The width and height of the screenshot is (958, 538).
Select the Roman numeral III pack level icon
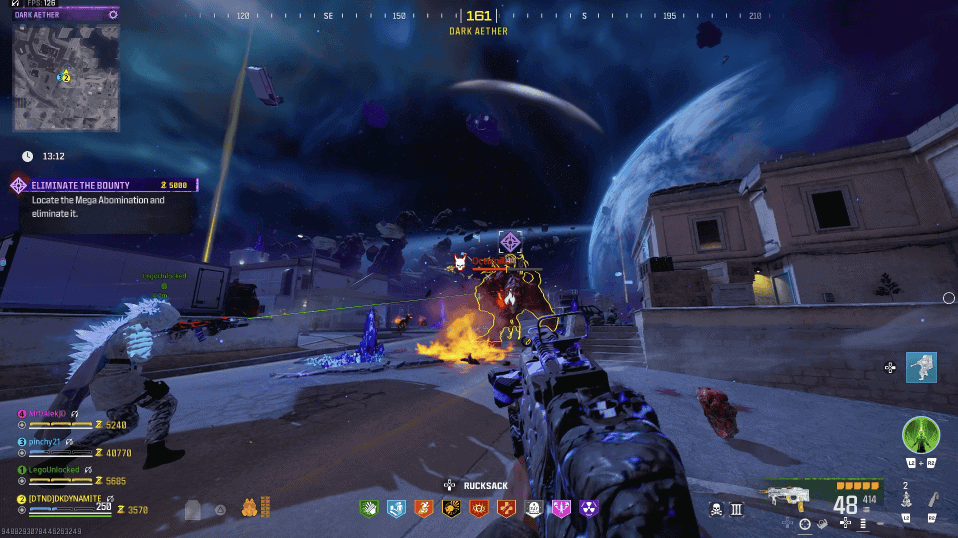click(737, 509)
